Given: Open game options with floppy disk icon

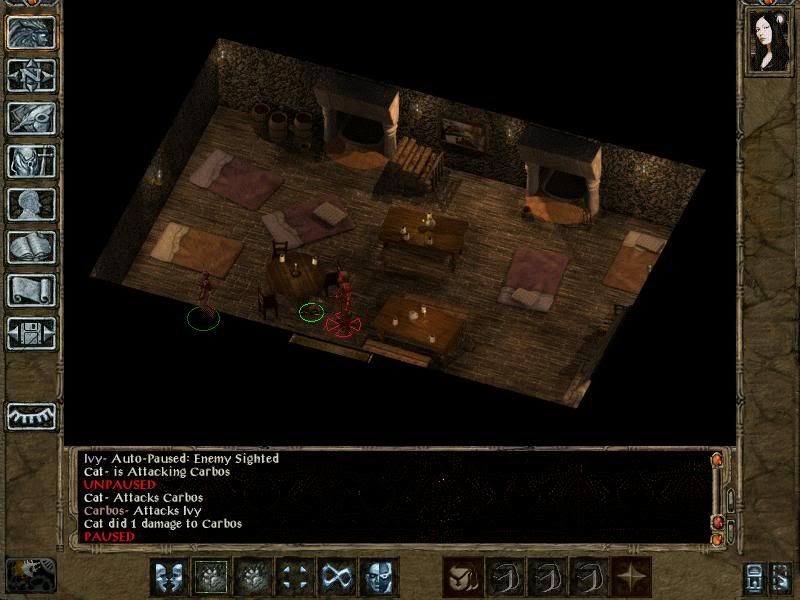Looking at the screenshot, I should [x=31, y=333].
